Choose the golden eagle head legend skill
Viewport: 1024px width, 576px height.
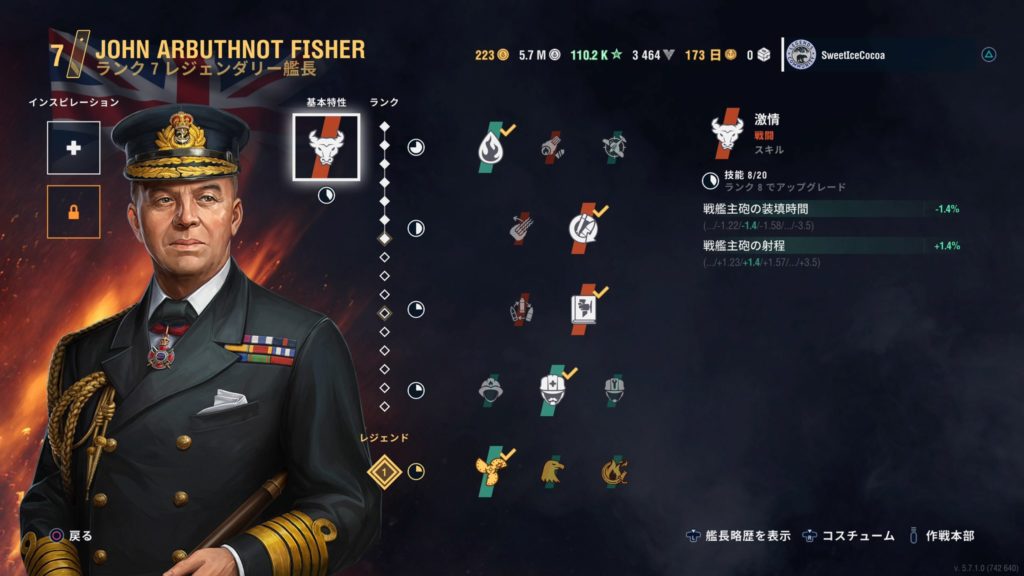[x=552, y=471]
